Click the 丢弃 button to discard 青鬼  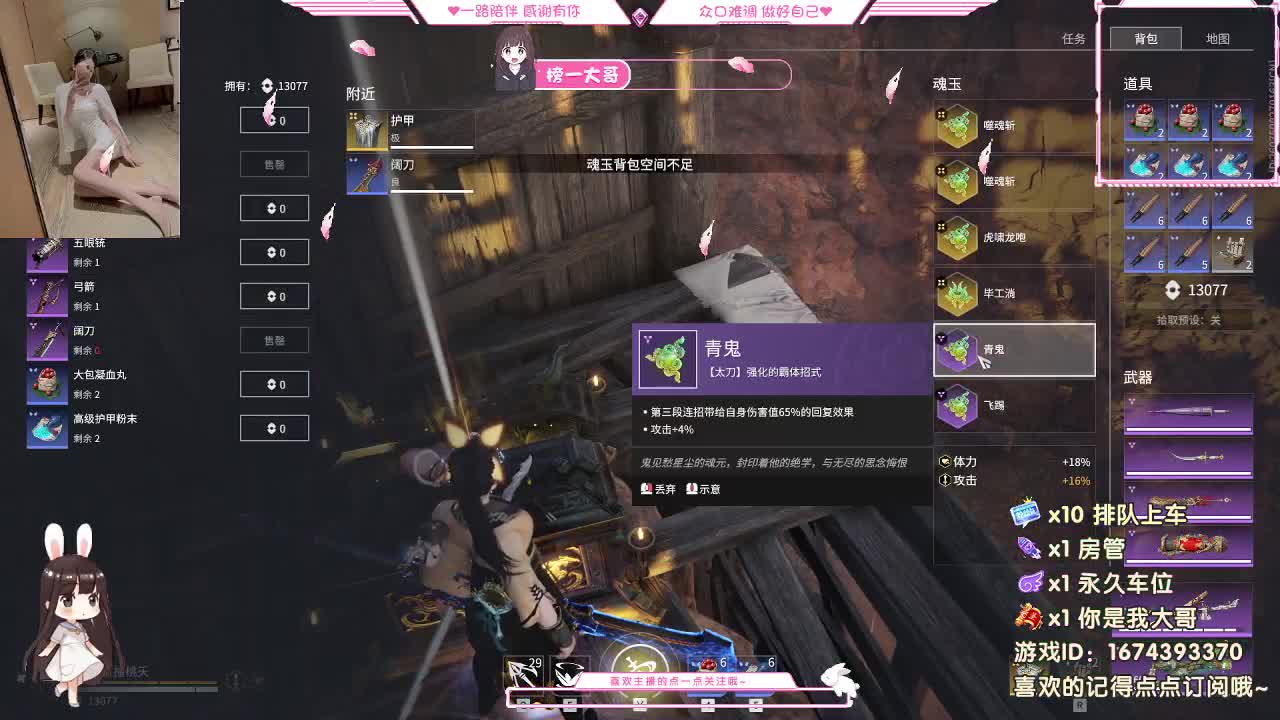(659, 489)
